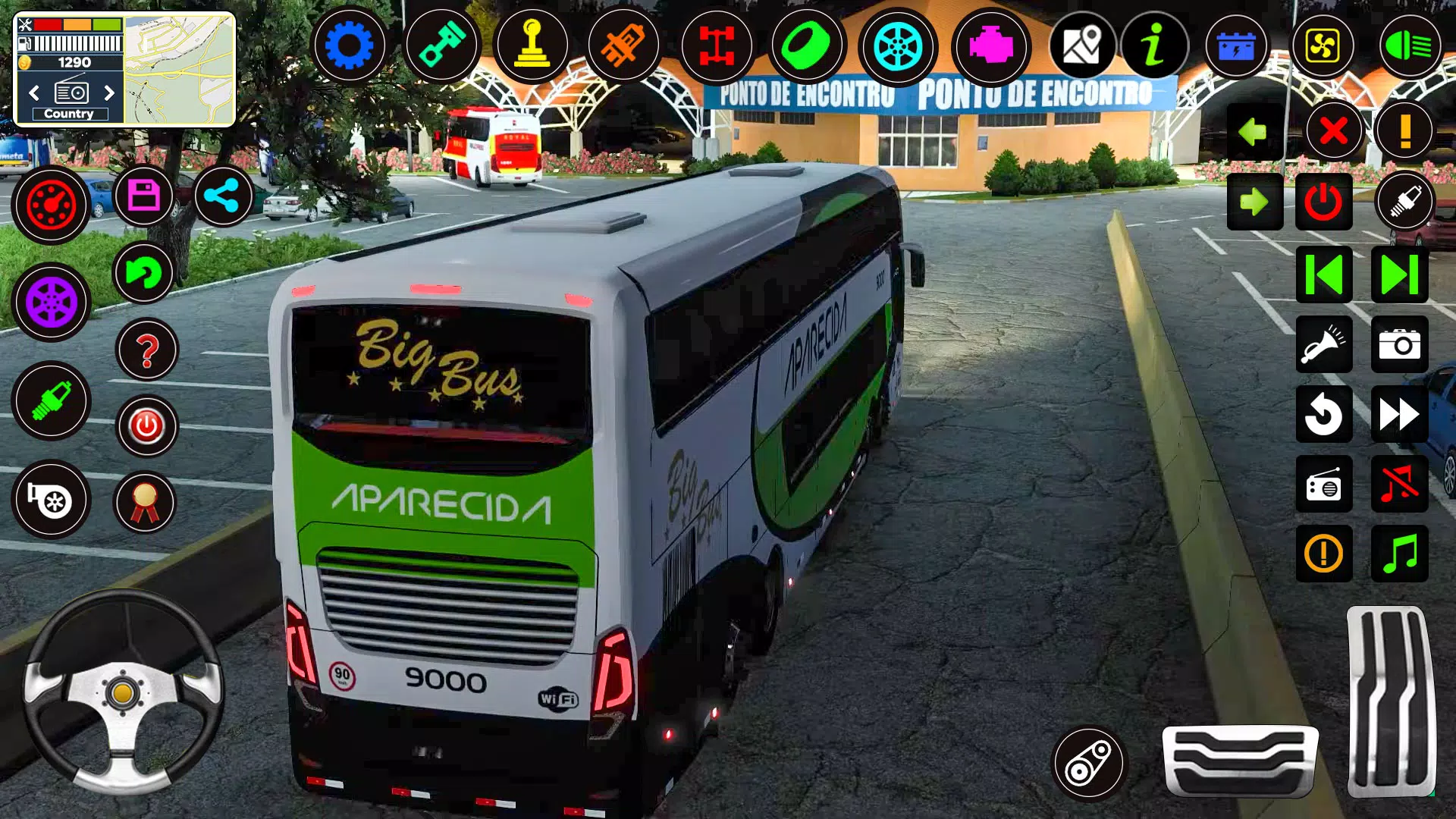Toggle the green headlight icon
Screen dimensions: 1456x819
tap(1409, 46)
